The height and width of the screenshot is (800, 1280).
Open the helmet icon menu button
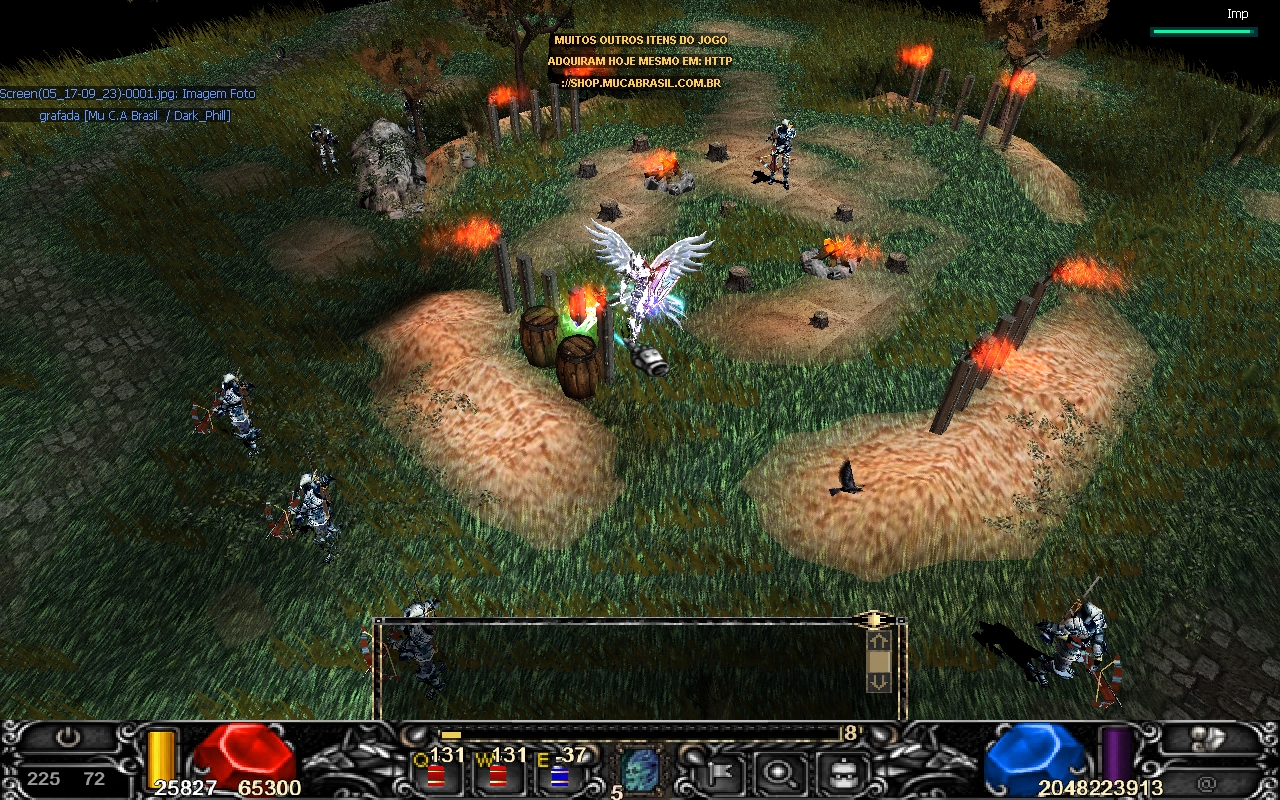pyautogui.click(x=838, y=772)
